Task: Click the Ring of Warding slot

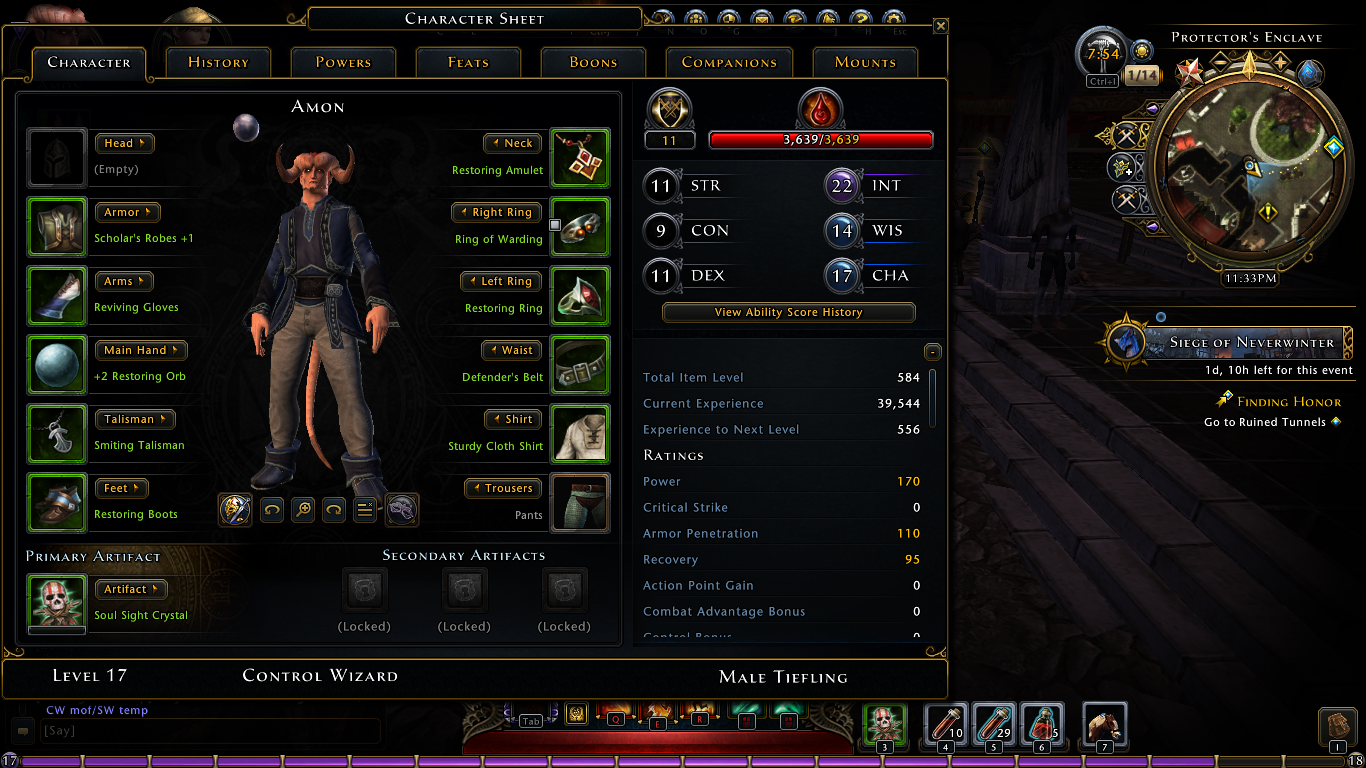Action: pos(580,227)
